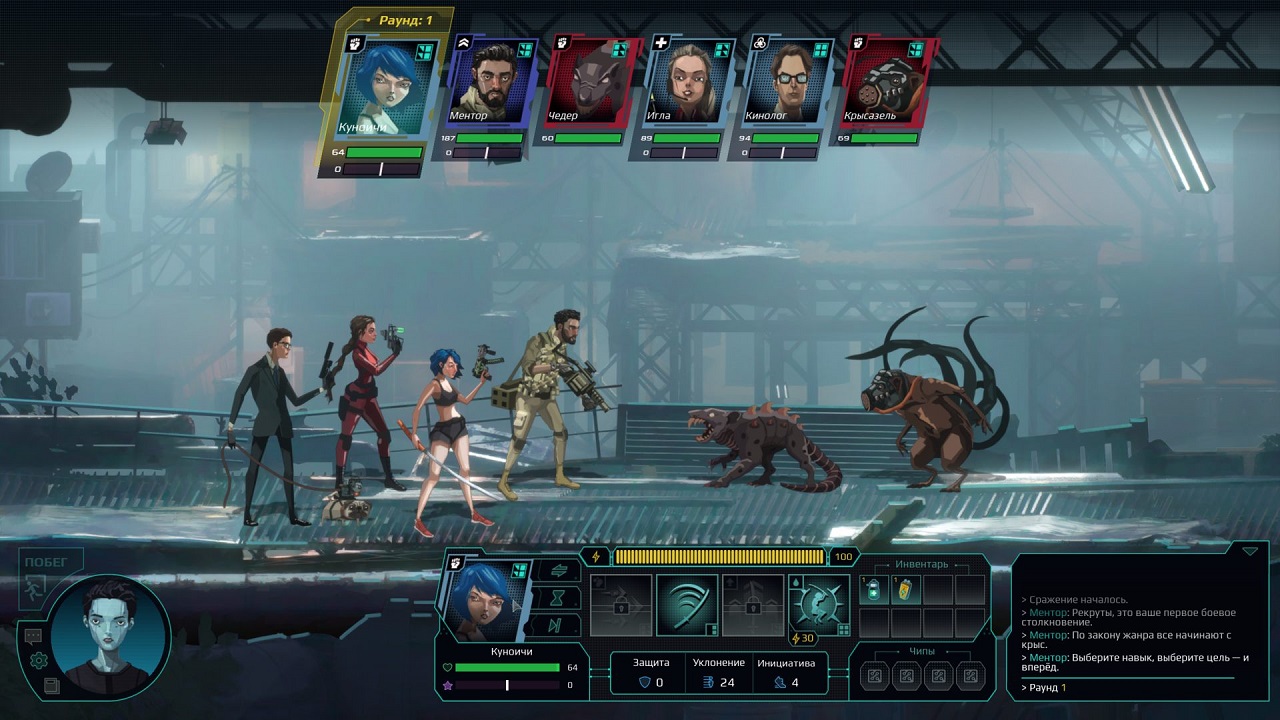Activate the sword slash skill
The height and width of the screenshot is (720, 1280).
pos(687,605)
